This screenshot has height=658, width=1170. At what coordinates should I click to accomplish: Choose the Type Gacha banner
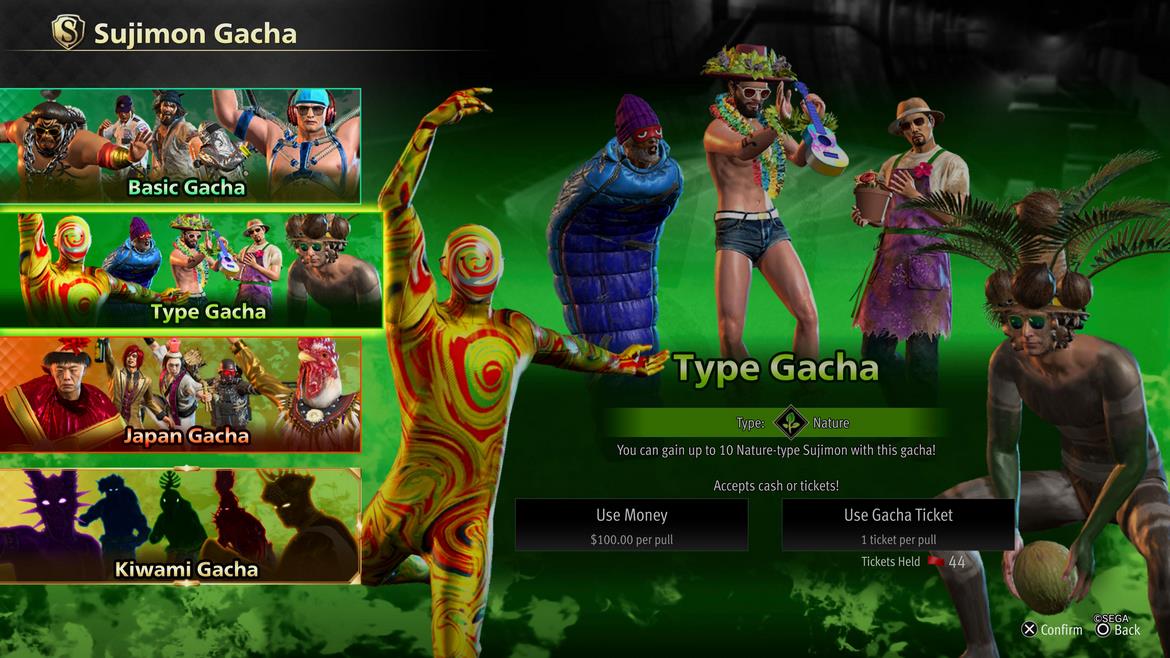pos(190,270)
